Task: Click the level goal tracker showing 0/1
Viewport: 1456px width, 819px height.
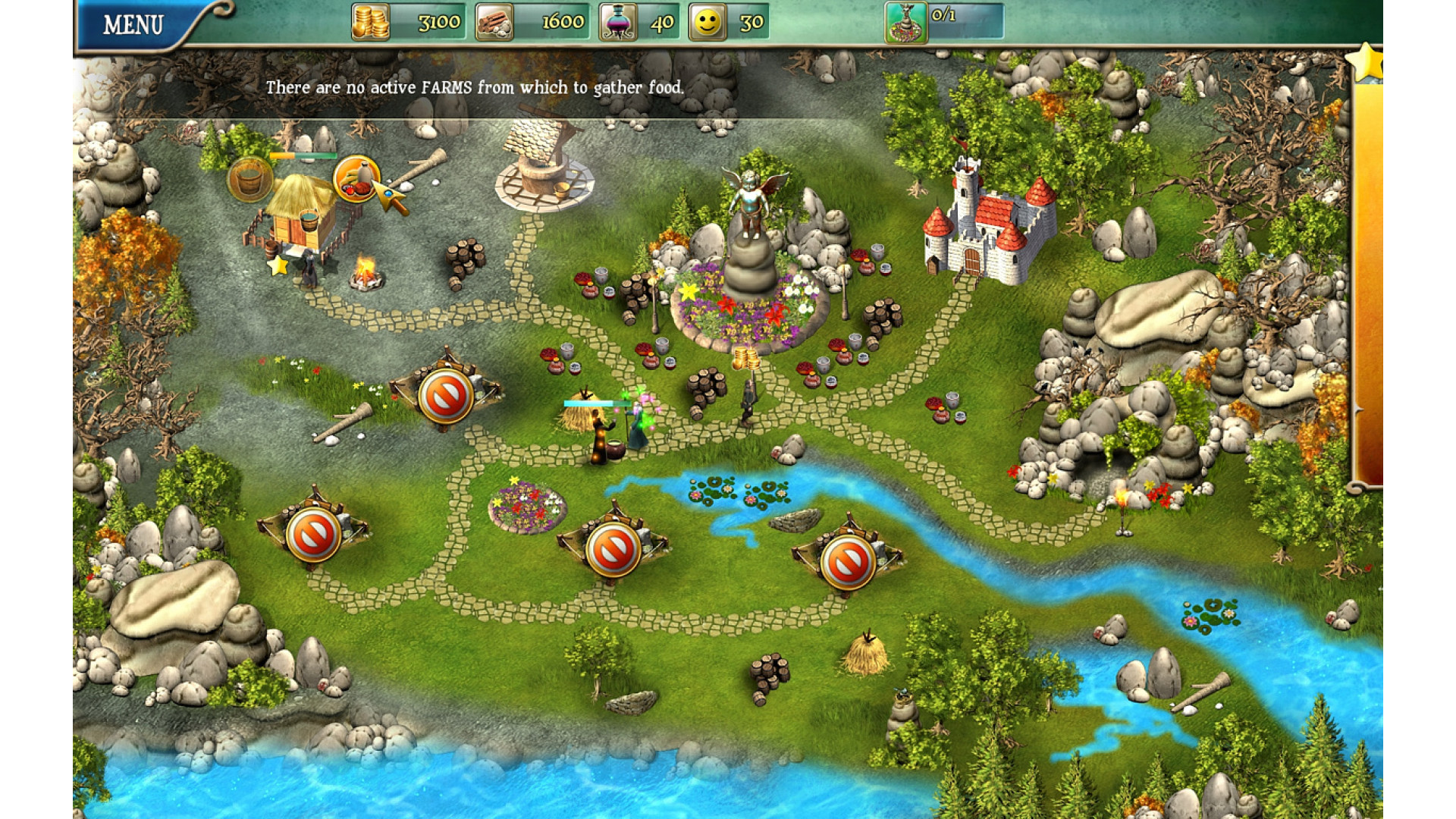Action: pyautogui.click(x=944, y=21)
